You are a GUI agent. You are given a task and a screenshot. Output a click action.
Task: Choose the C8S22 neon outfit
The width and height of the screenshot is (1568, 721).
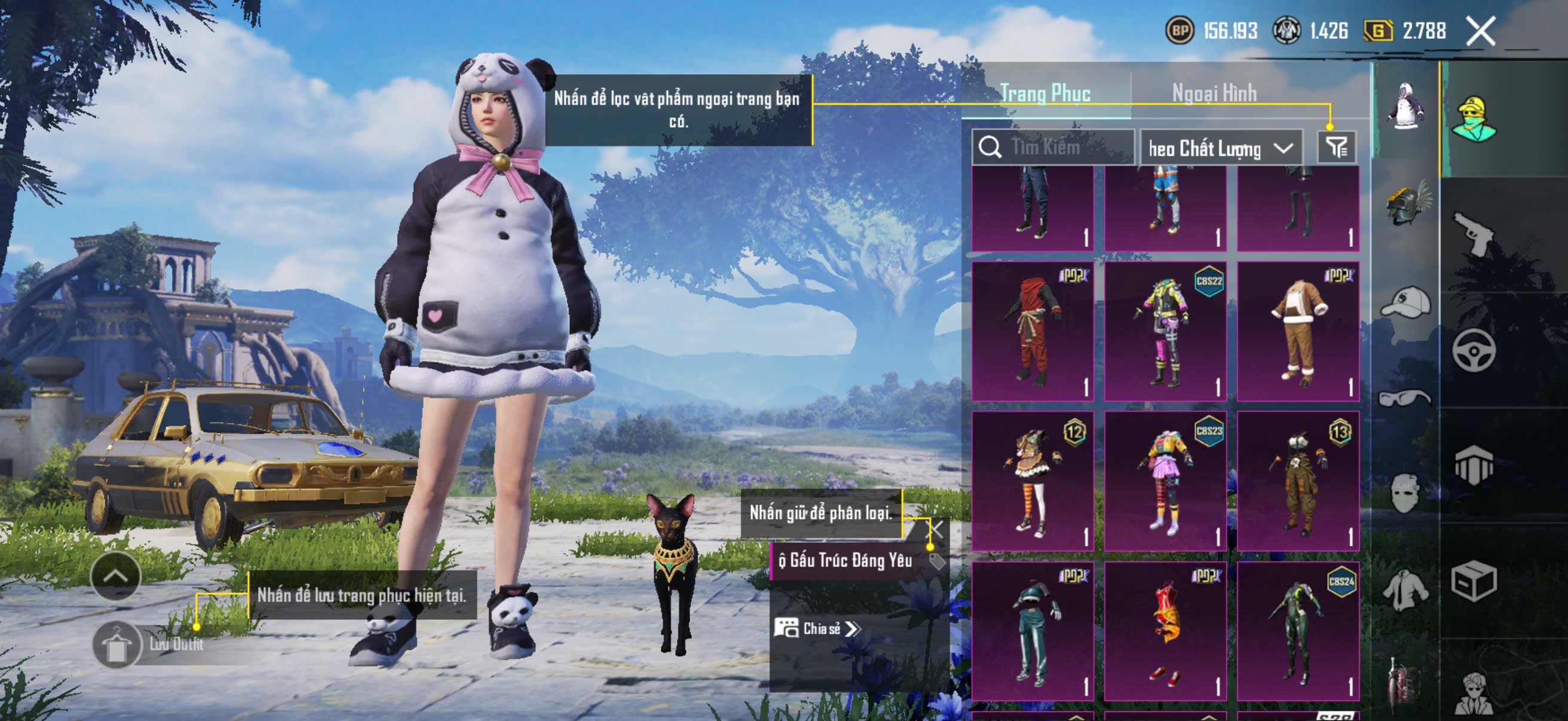[x=1165, y=332]
